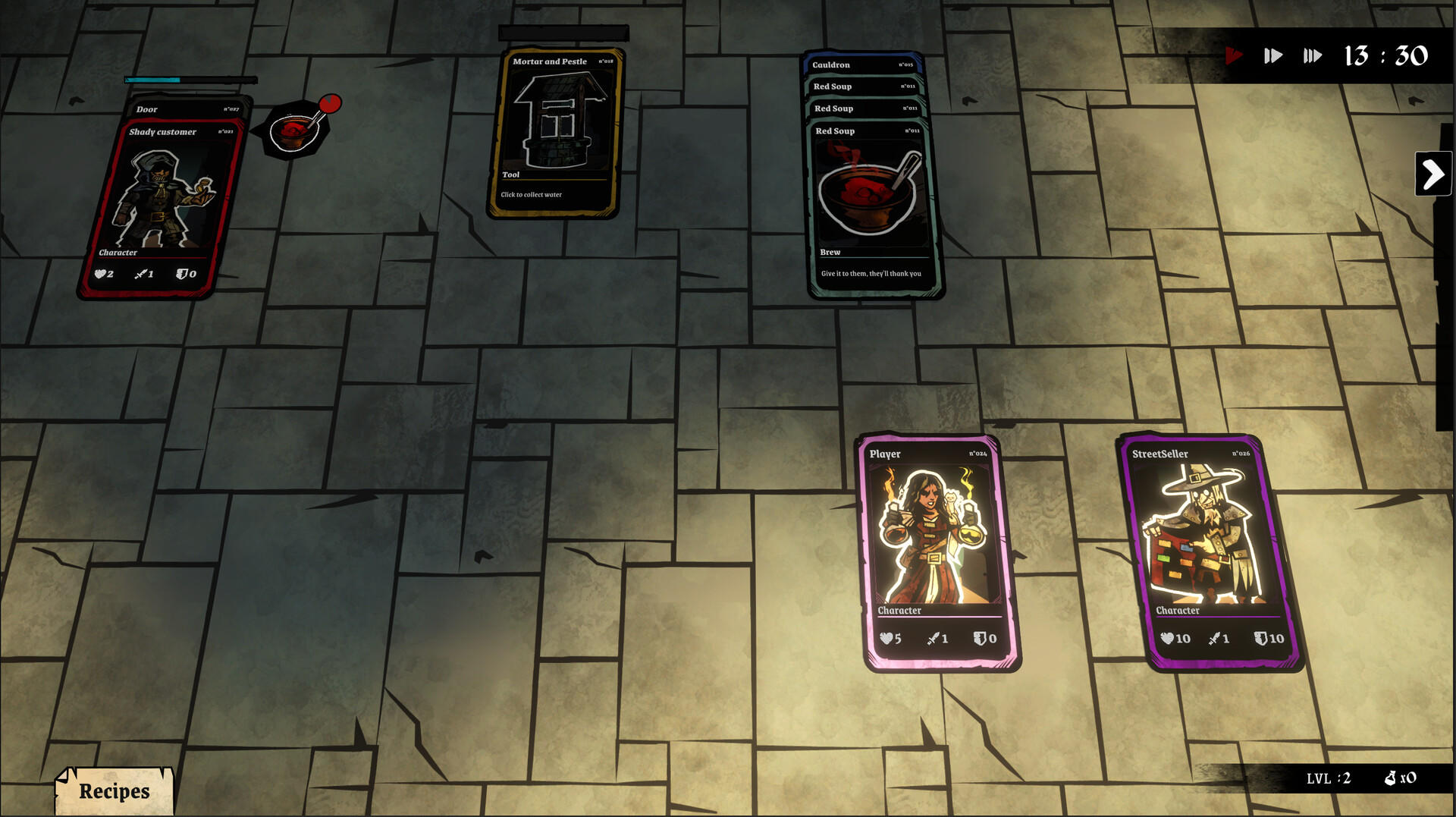Enable triple speed playback
This screenshot has height=817, width=1456.
[x=1312, y=55]
